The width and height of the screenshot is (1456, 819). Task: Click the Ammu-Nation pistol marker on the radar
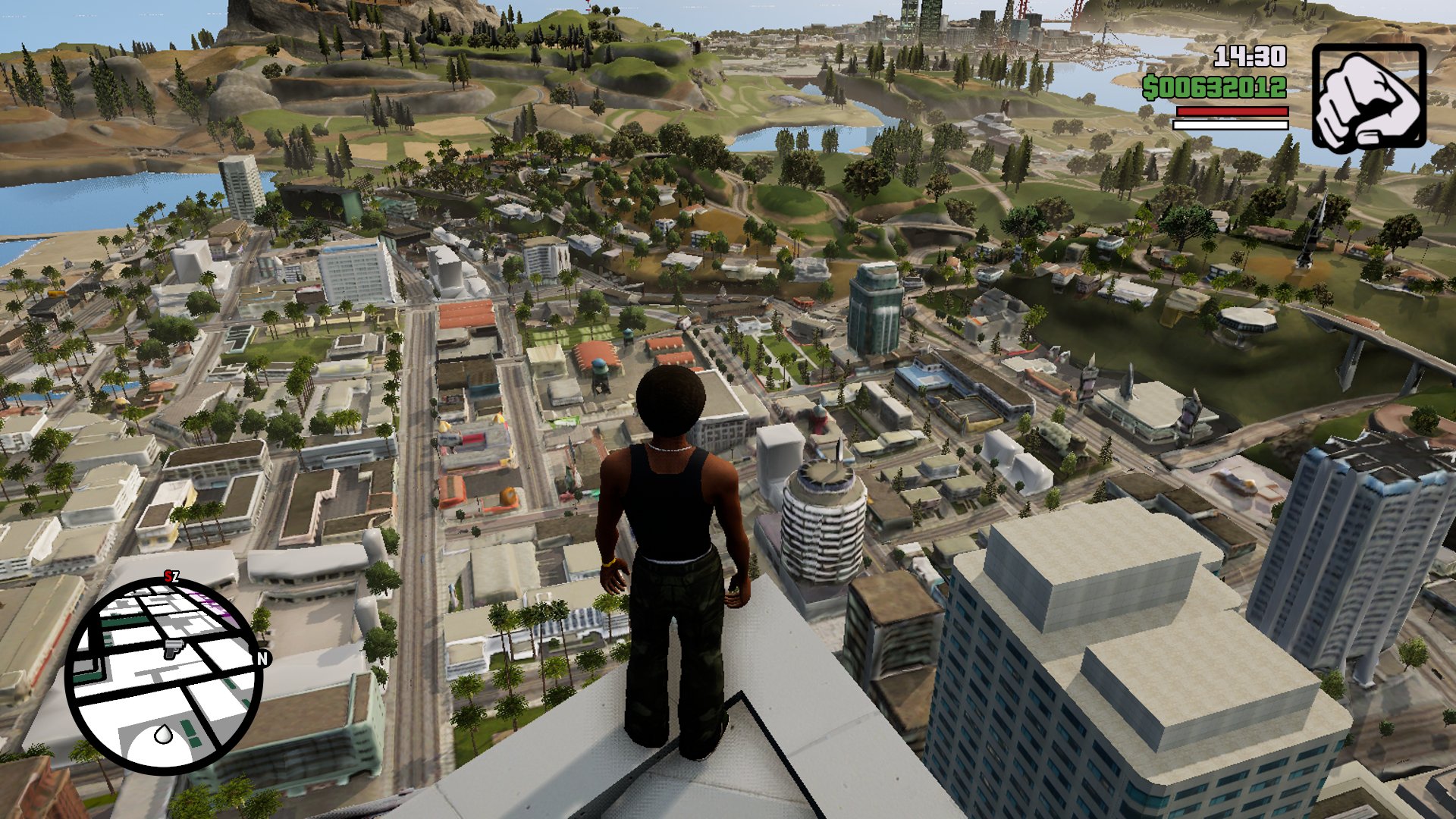[x=174, y=648]
